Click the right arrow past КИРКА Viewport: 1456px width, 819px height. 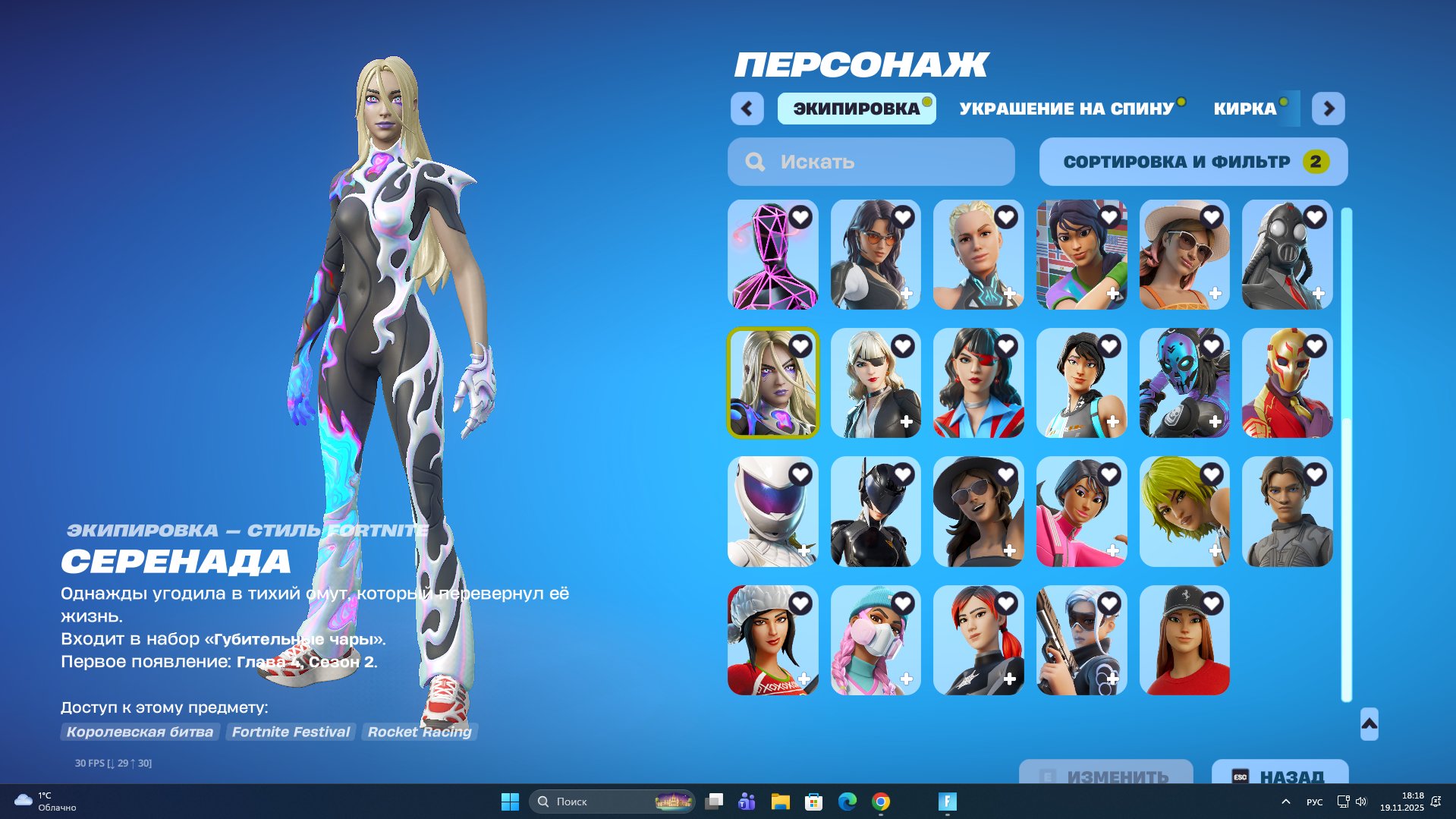pyautogui.click(x=1329, y=109)
